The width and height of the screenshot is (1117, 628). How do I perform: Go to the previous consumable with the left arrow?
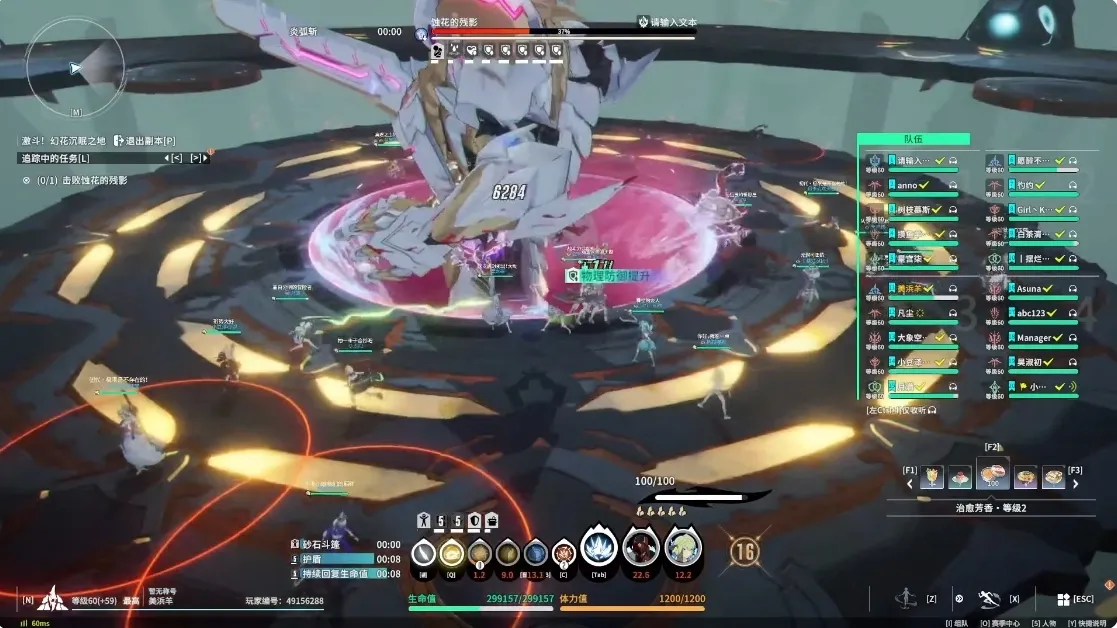click(x=910, y=484)
